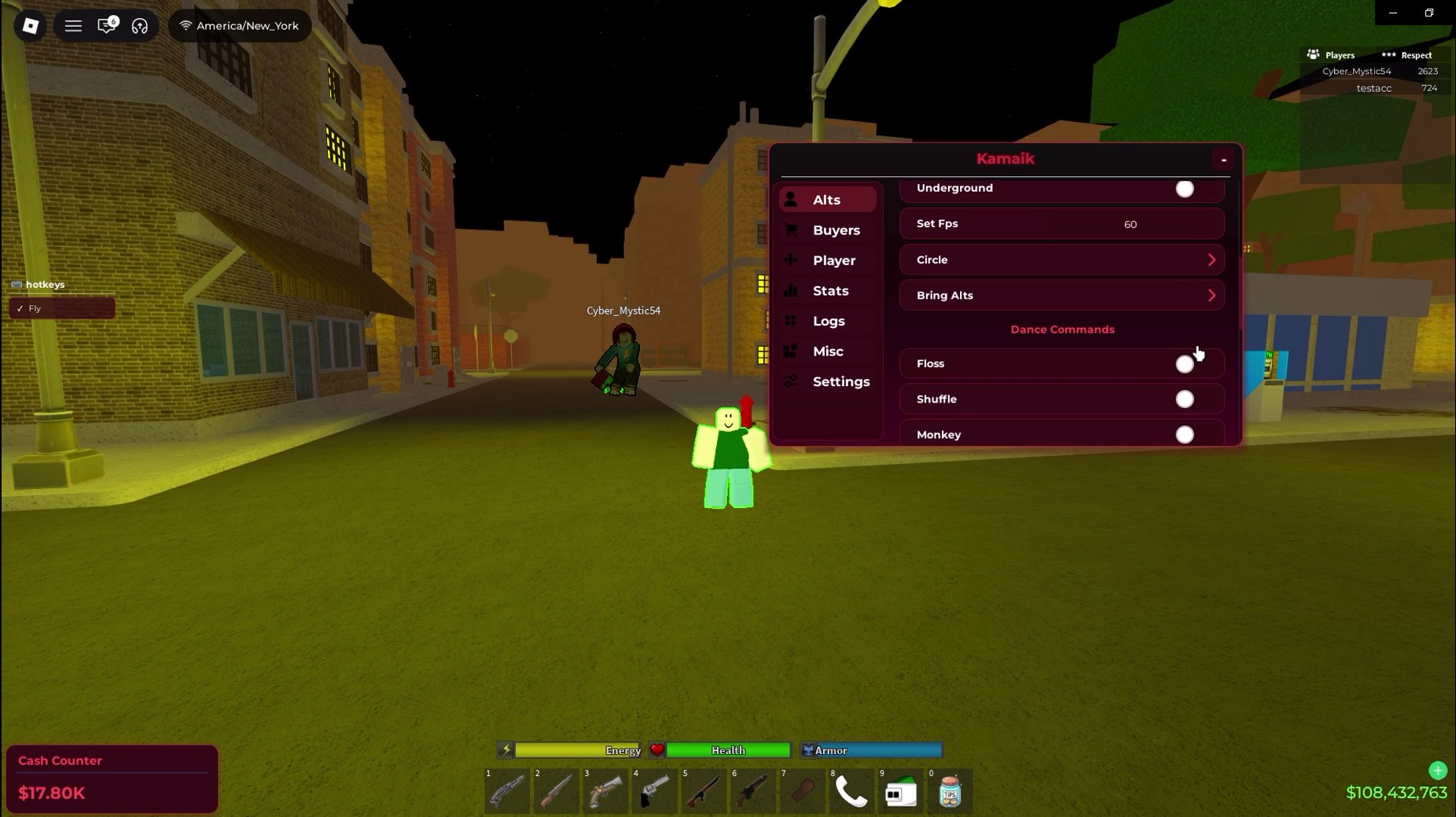Select the rifle in hotbar slot 6

[x=753, y=792]
